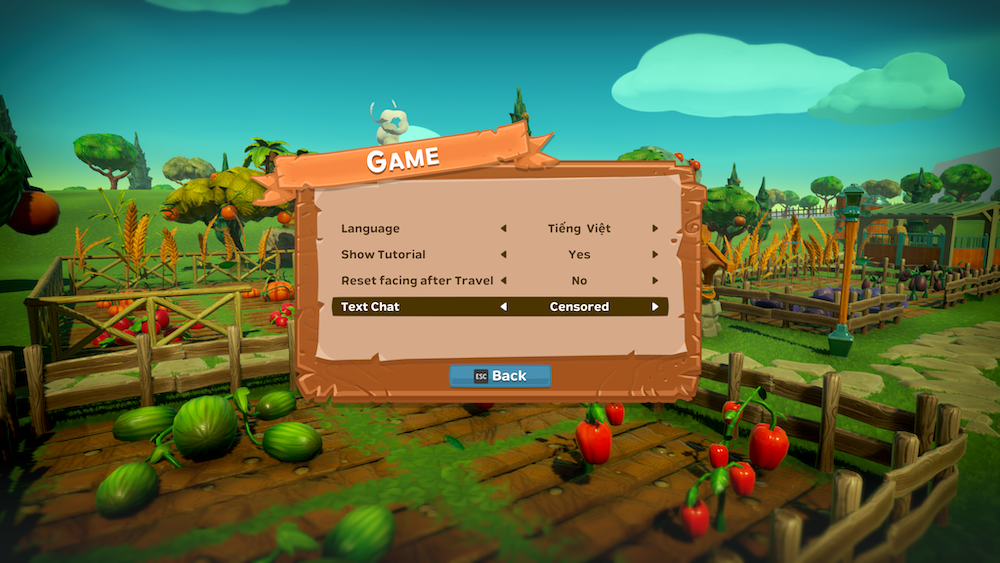Click the Back button
The image size is (1000, 563).
click(x=500, y=376)
